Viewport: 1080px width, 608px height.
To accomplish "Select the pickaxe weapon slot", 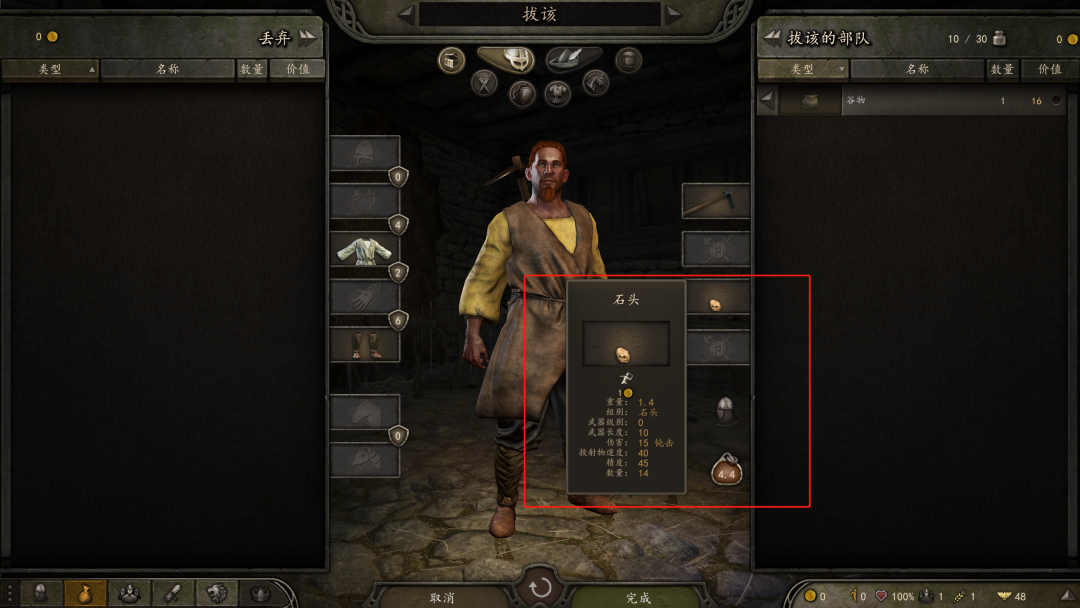I will click(715, 201).
